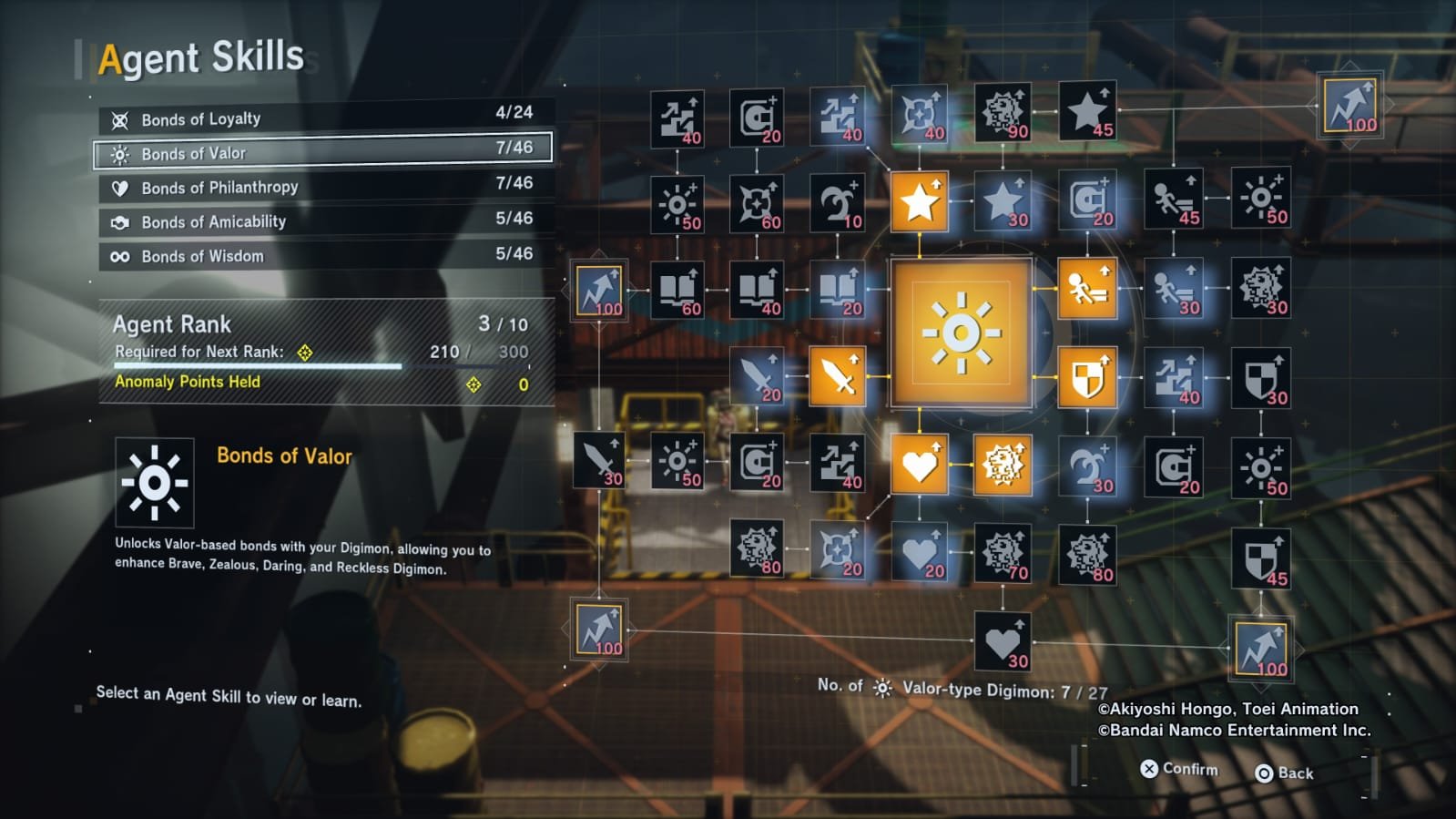Choose the Bonds of Wisdom category

(323, 256)
